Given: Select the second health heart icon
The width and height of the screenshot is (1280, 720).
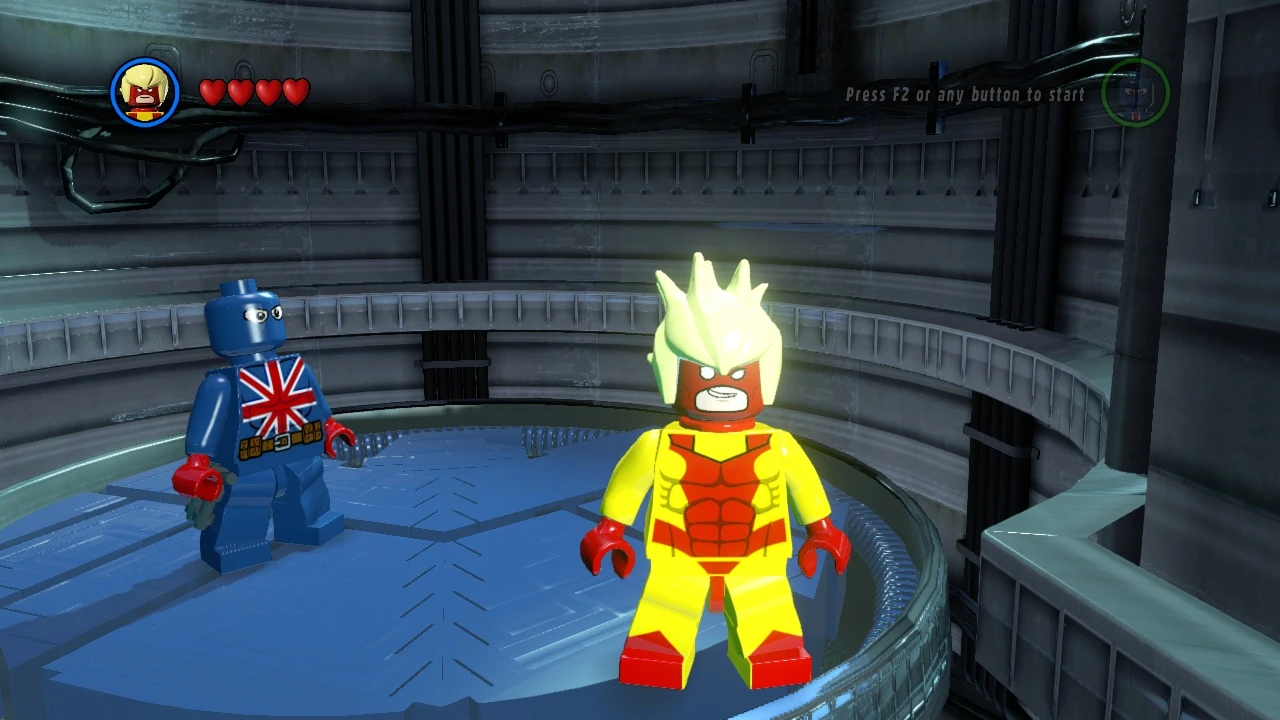Looking at the screenshot, I should coord(240,90).
